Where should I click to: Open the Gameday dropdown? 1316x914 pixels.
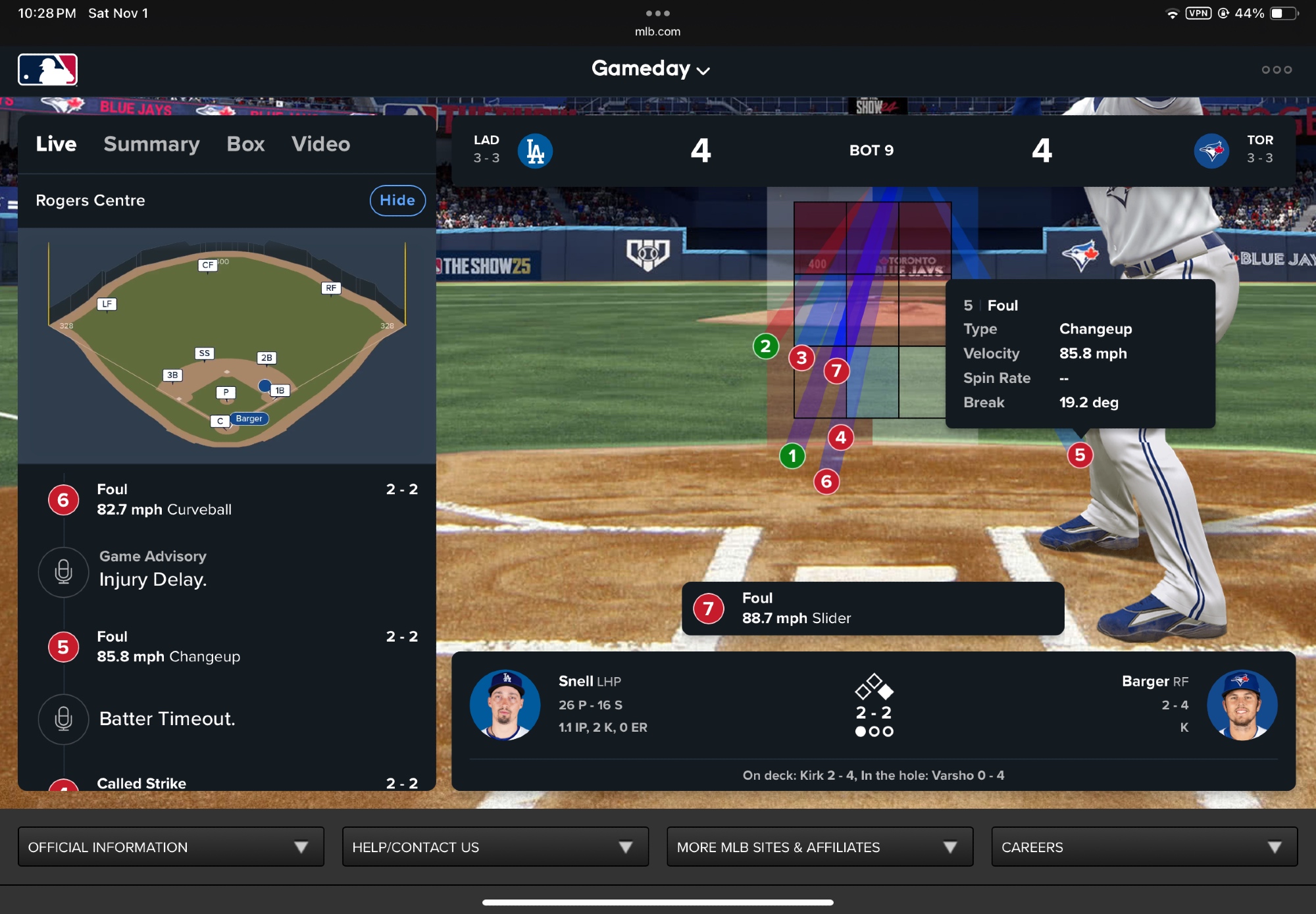(650, 68)
